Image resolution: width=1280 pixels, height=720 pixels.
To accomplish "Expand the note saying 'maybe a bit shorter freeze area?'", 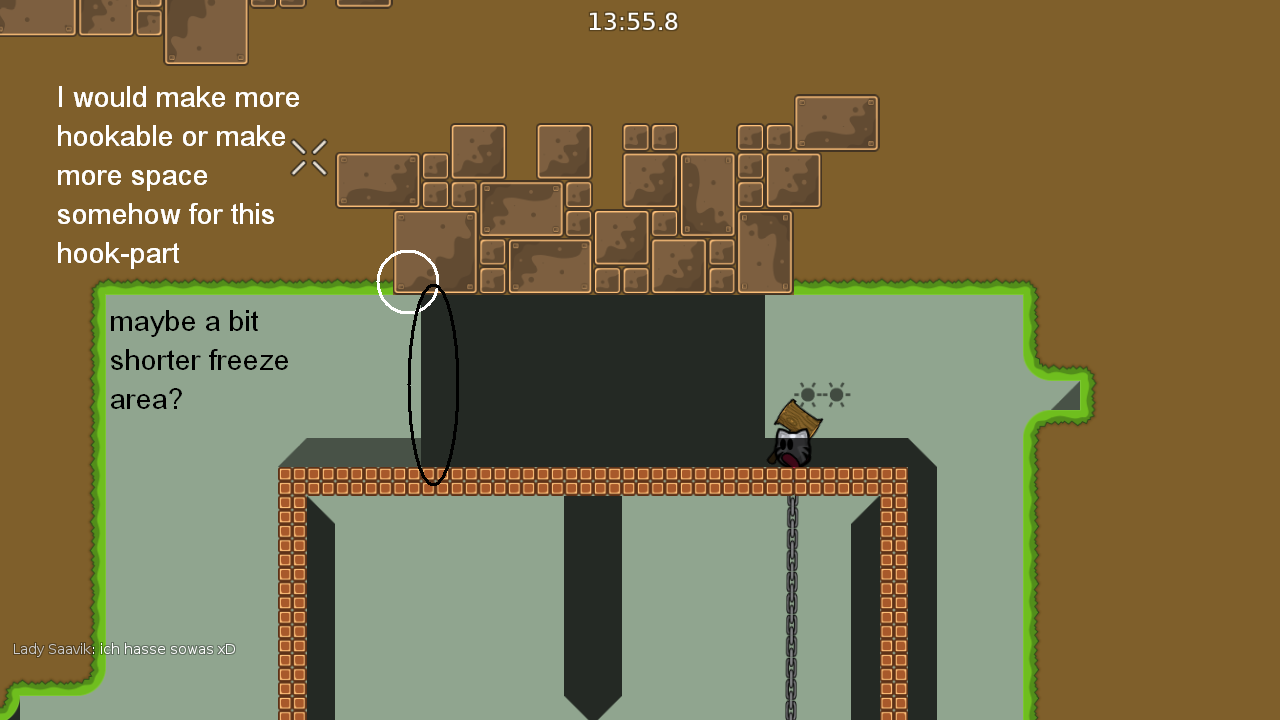I will pos(199,360).
